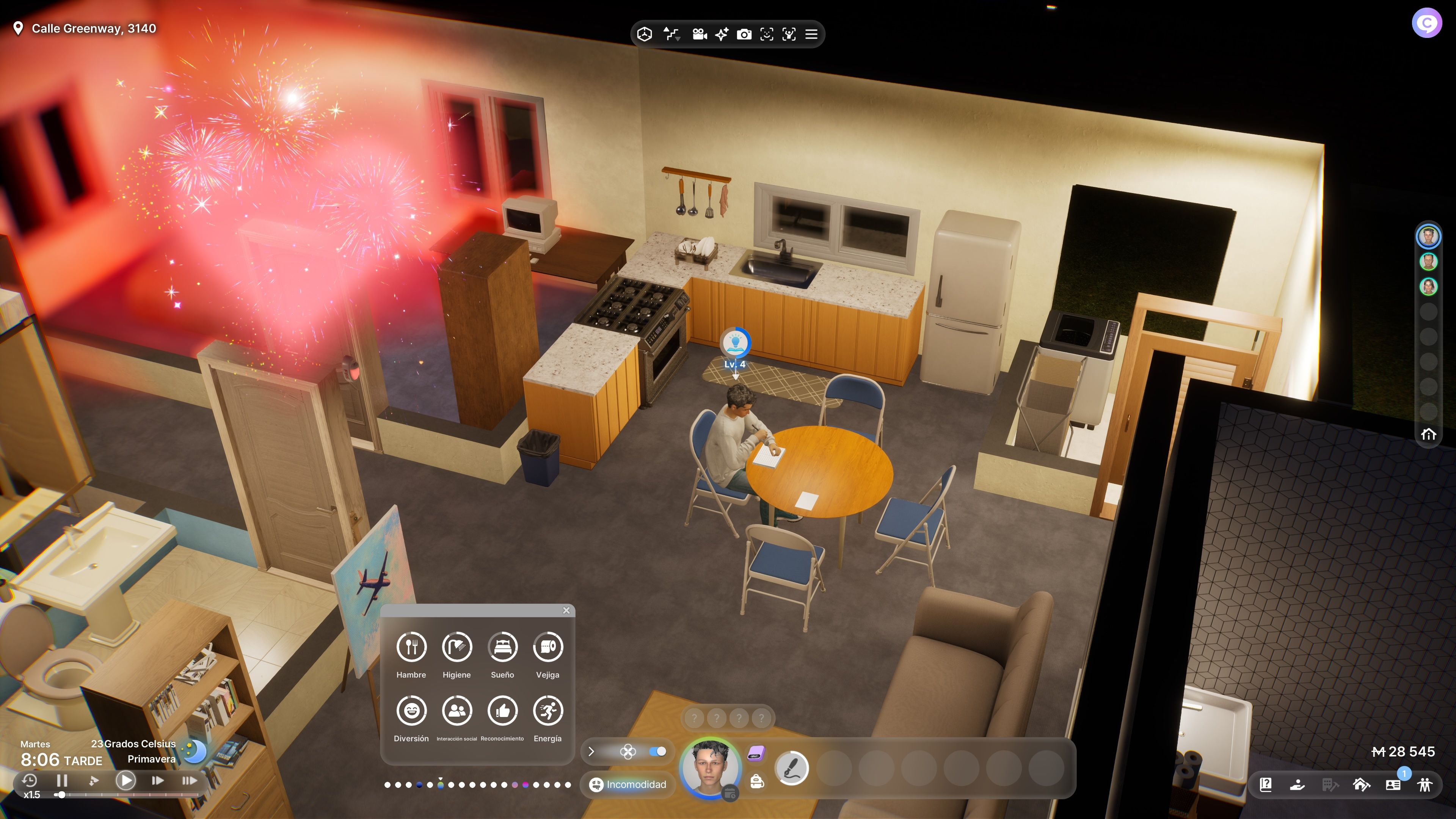The image size is (1456, 819).
Task: Activate the fastest time speed
Action: (189, 781)
